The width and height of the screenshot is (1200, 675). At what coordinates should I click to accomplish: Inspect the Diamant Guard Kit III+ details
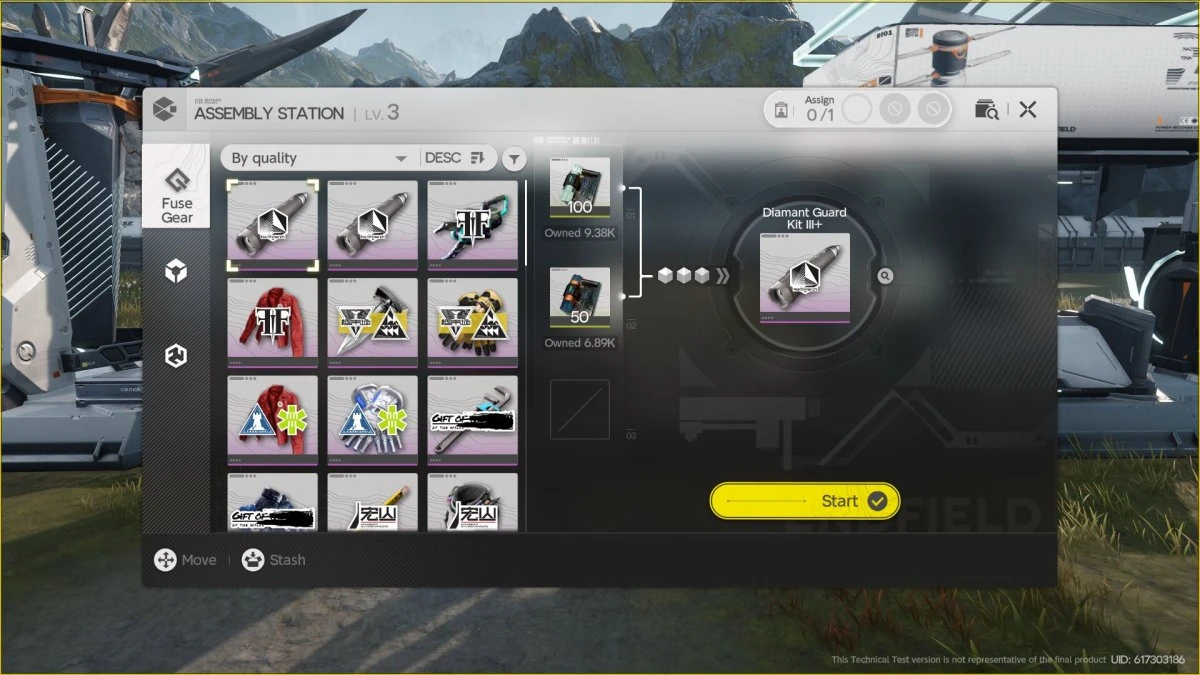885,276
